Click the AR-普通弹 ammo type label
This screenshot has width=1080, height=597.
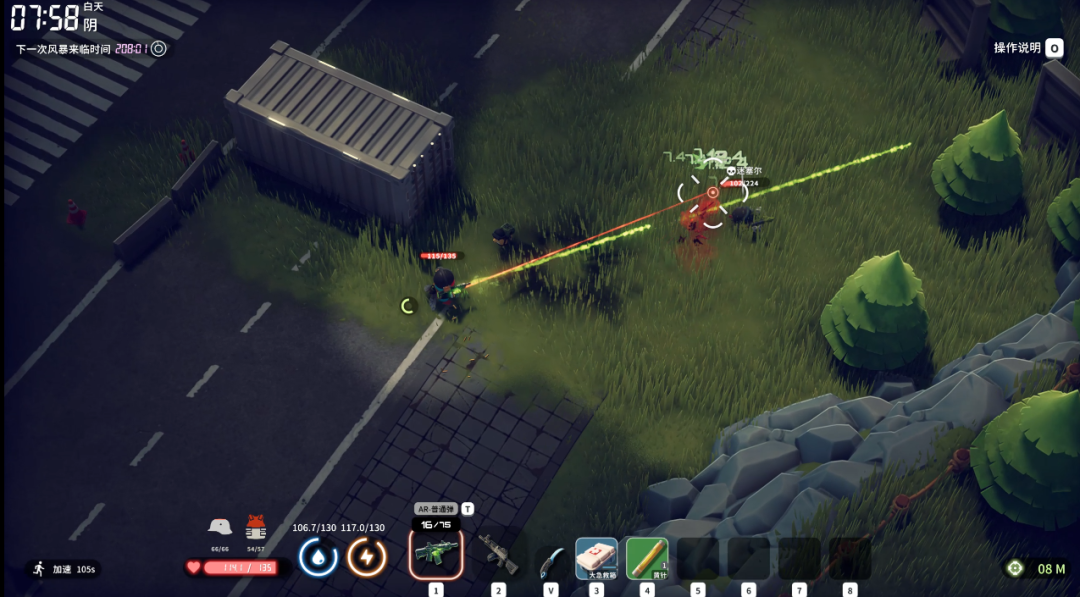(x=435, y=509)
